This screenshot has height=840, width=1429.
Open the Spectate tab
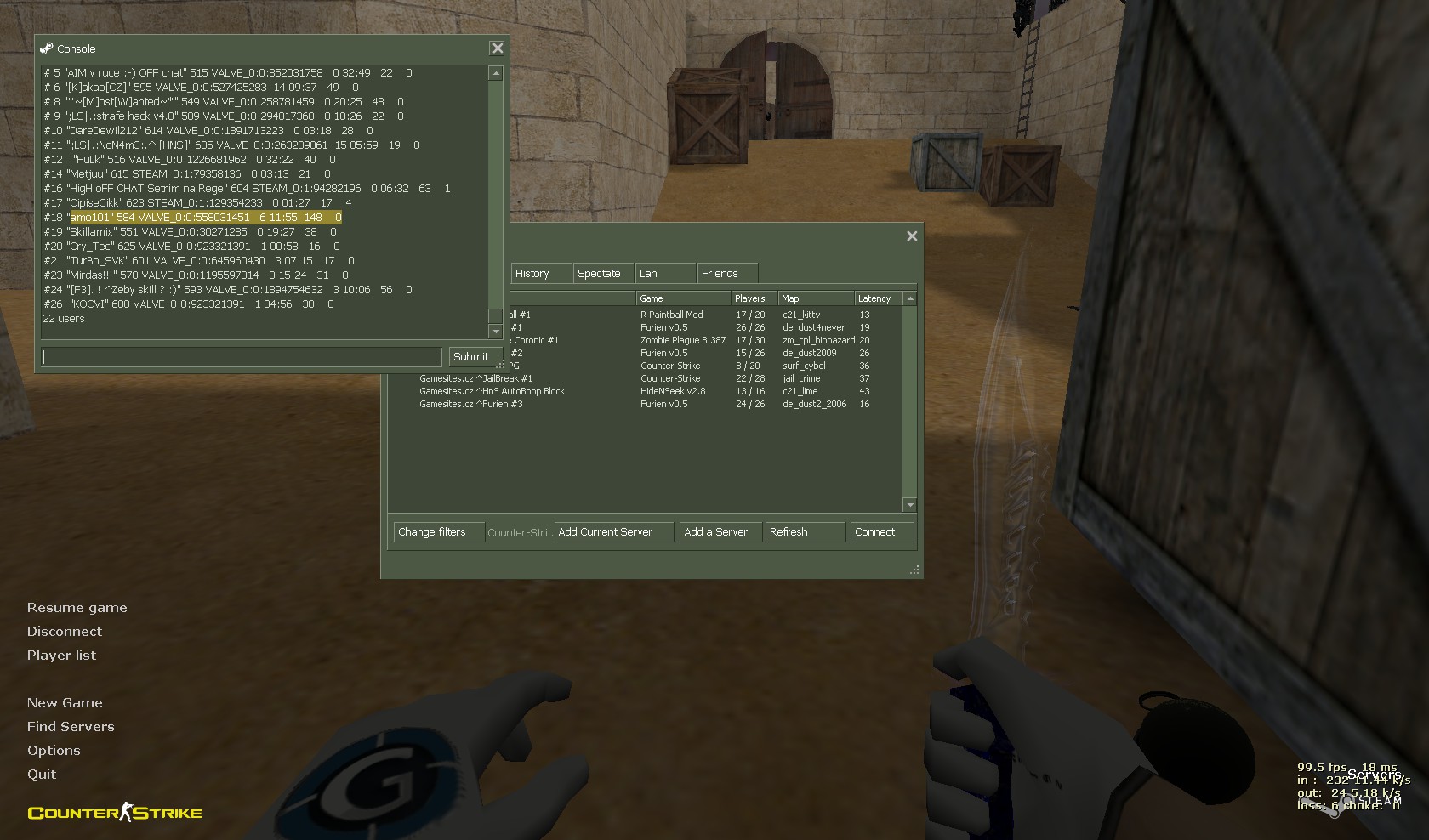point(599,274)
